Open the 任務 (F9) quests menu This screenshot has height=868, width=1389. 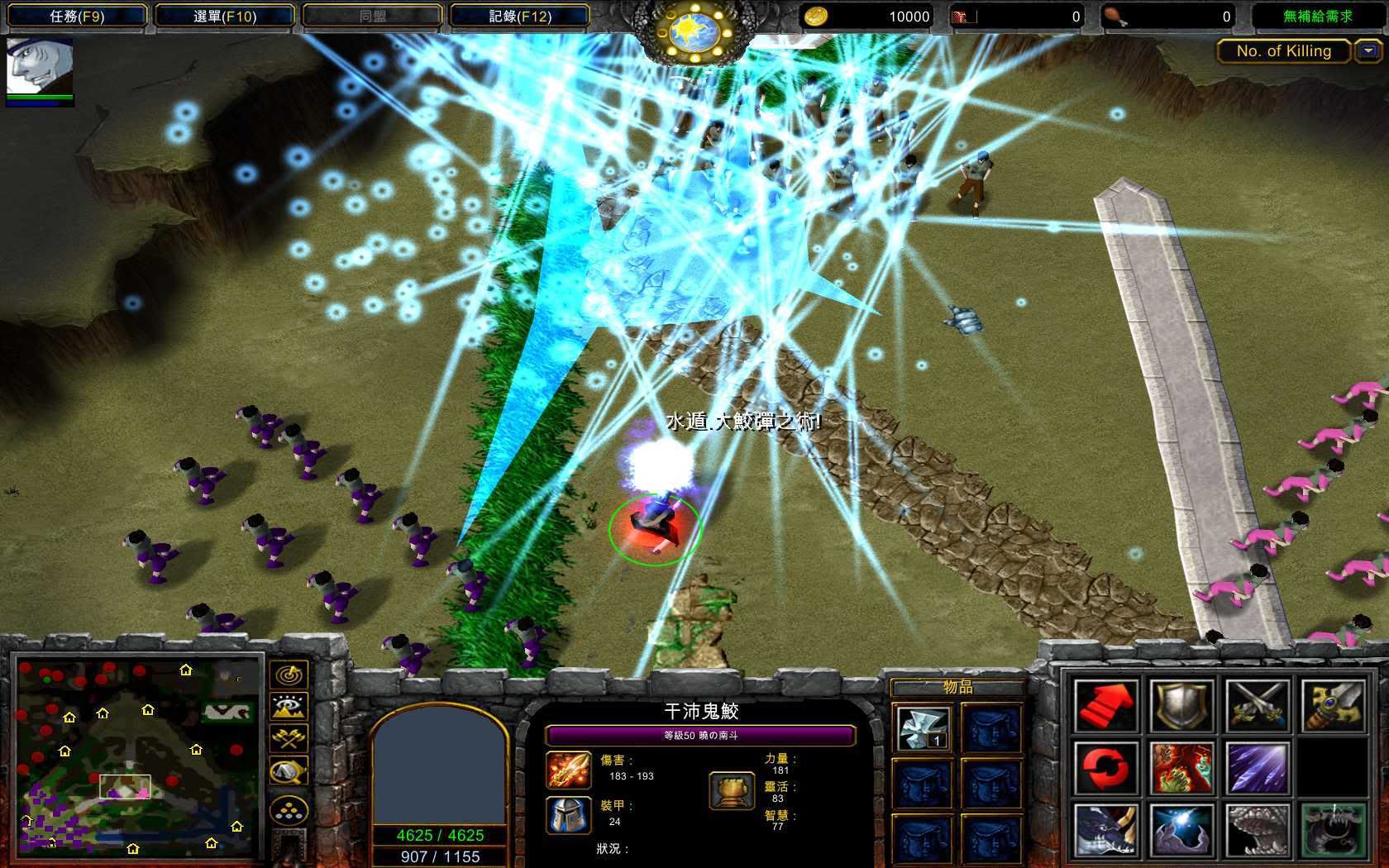(x=77, y=17)
